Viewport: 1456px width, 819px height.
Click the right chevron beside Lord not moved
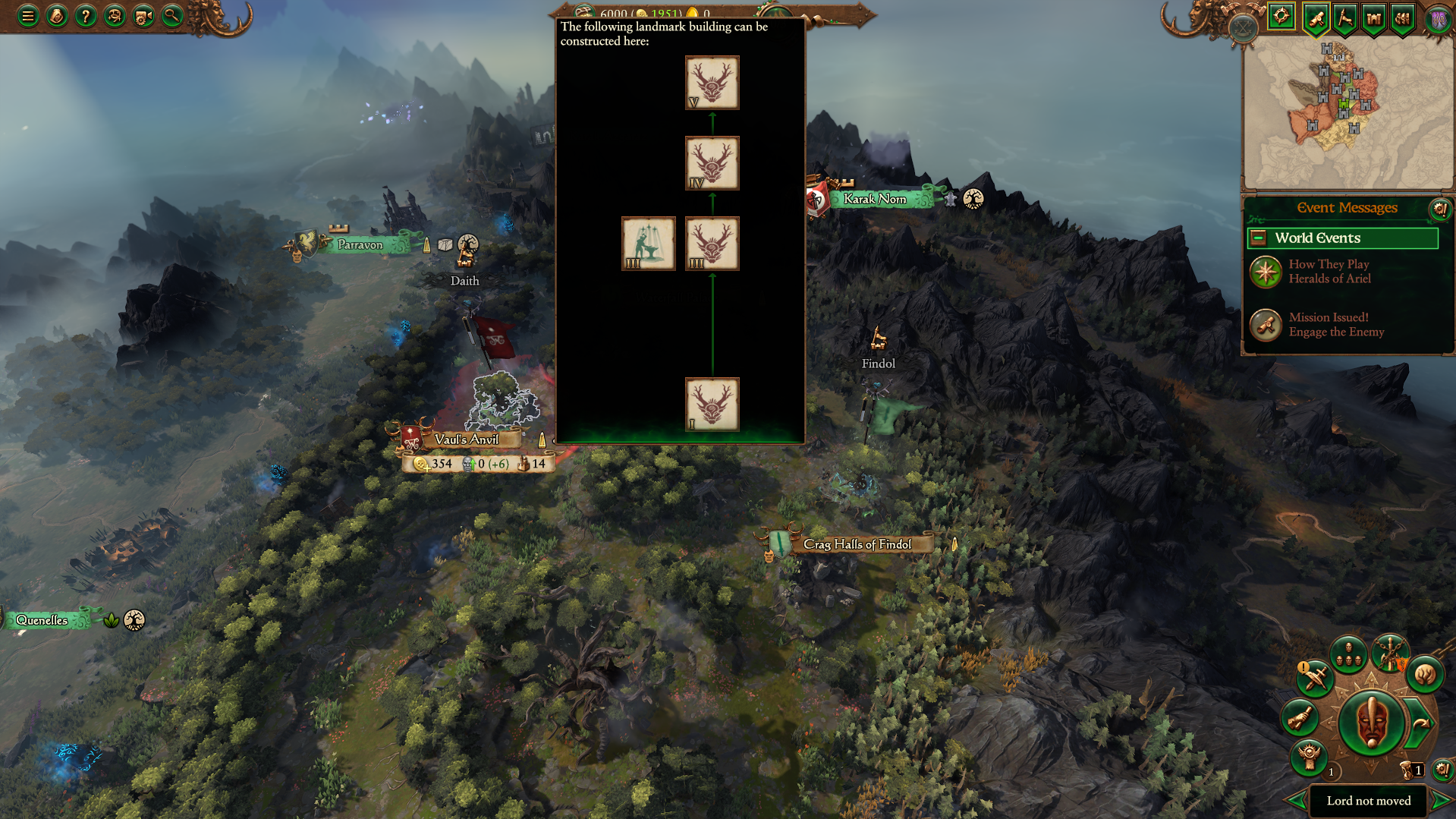pyautogui.click(x=1442, y=801)
